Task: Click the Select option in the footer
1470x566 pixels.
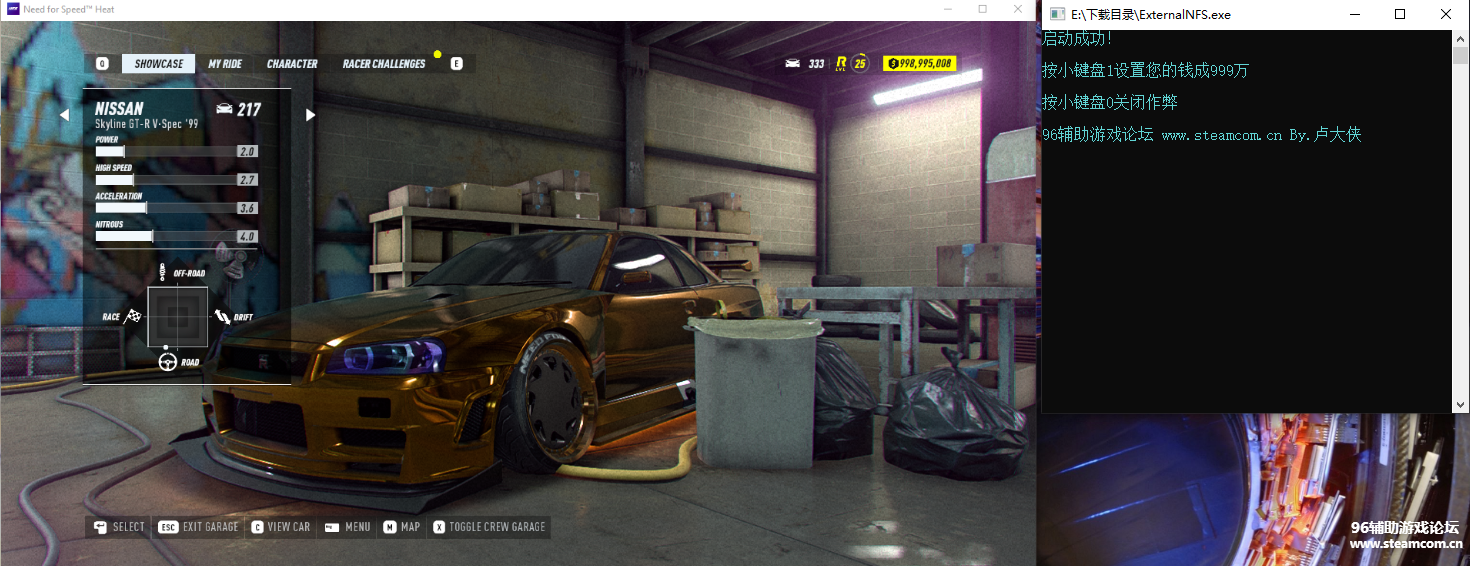Action: click(119, 527)
